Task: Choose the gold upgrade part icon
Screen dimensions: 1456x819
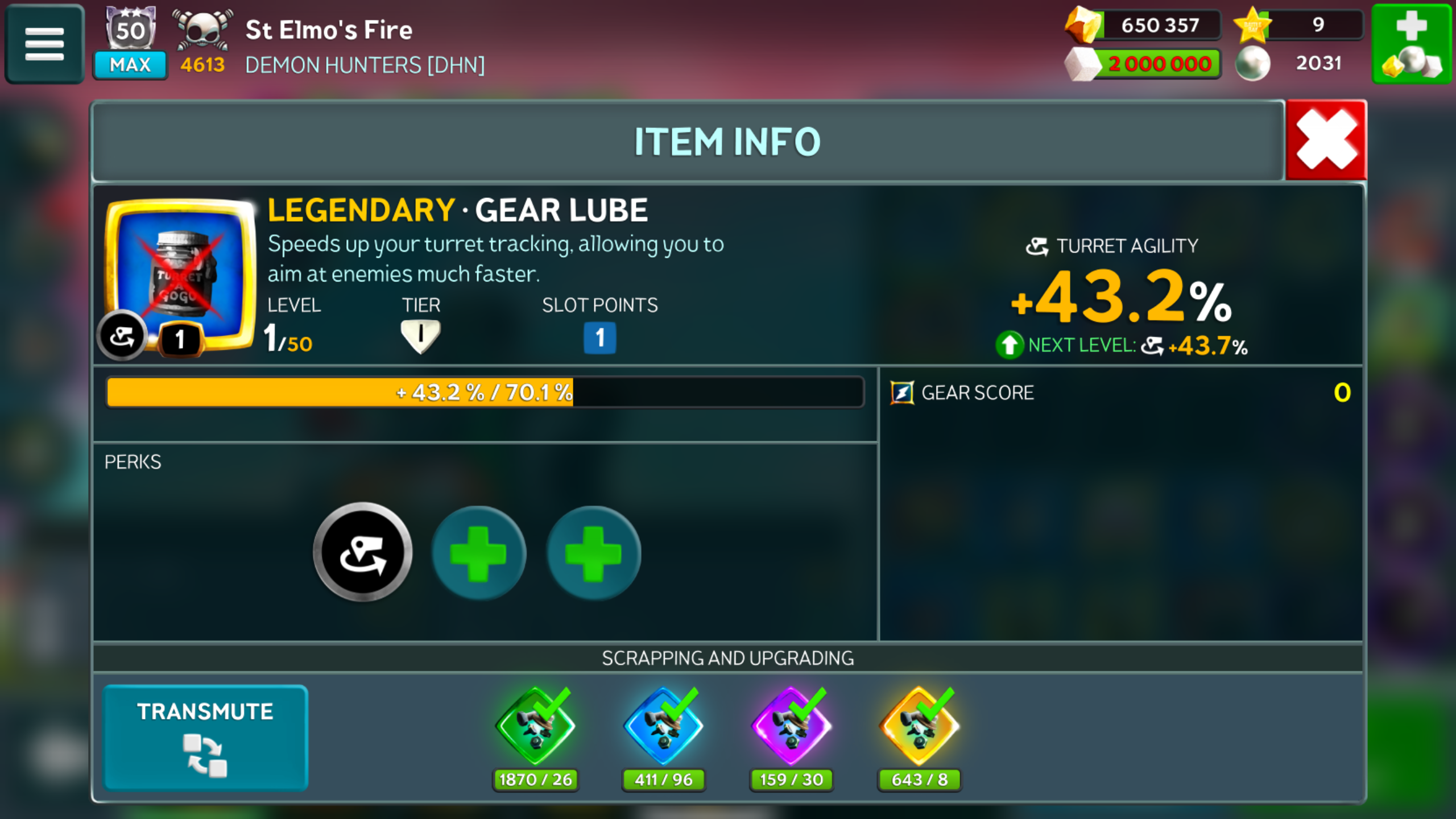Action: tap(919, 727)
